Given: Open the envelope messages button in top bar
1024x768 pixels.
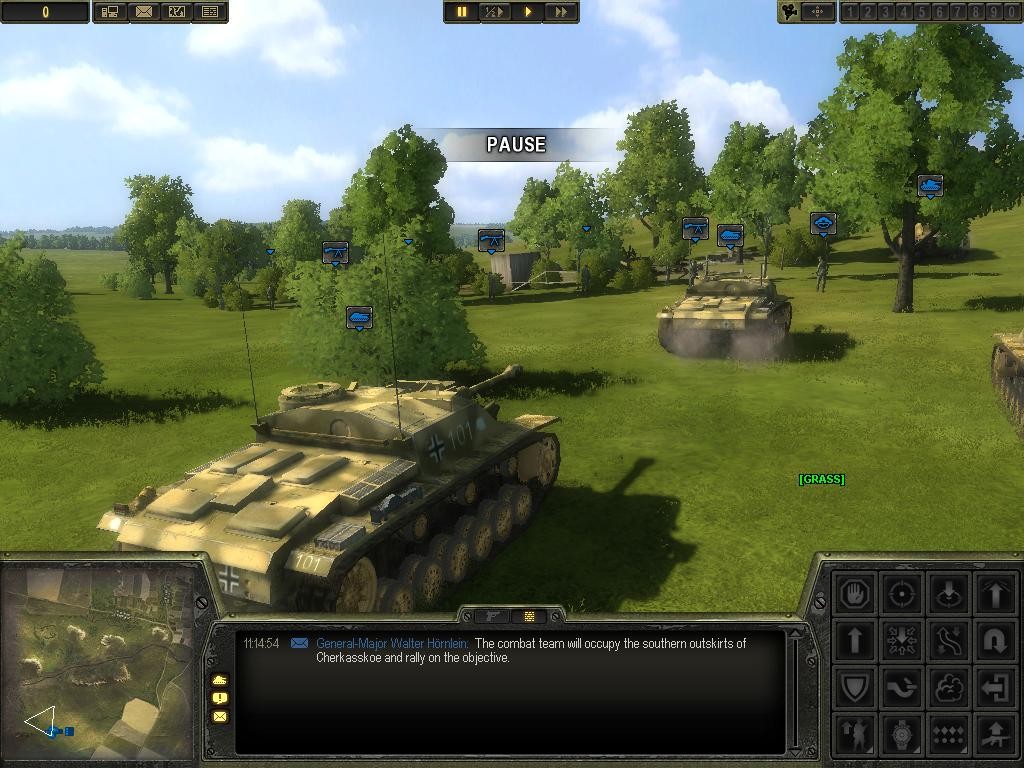Looking at the screenshot, I should point(144,12).
